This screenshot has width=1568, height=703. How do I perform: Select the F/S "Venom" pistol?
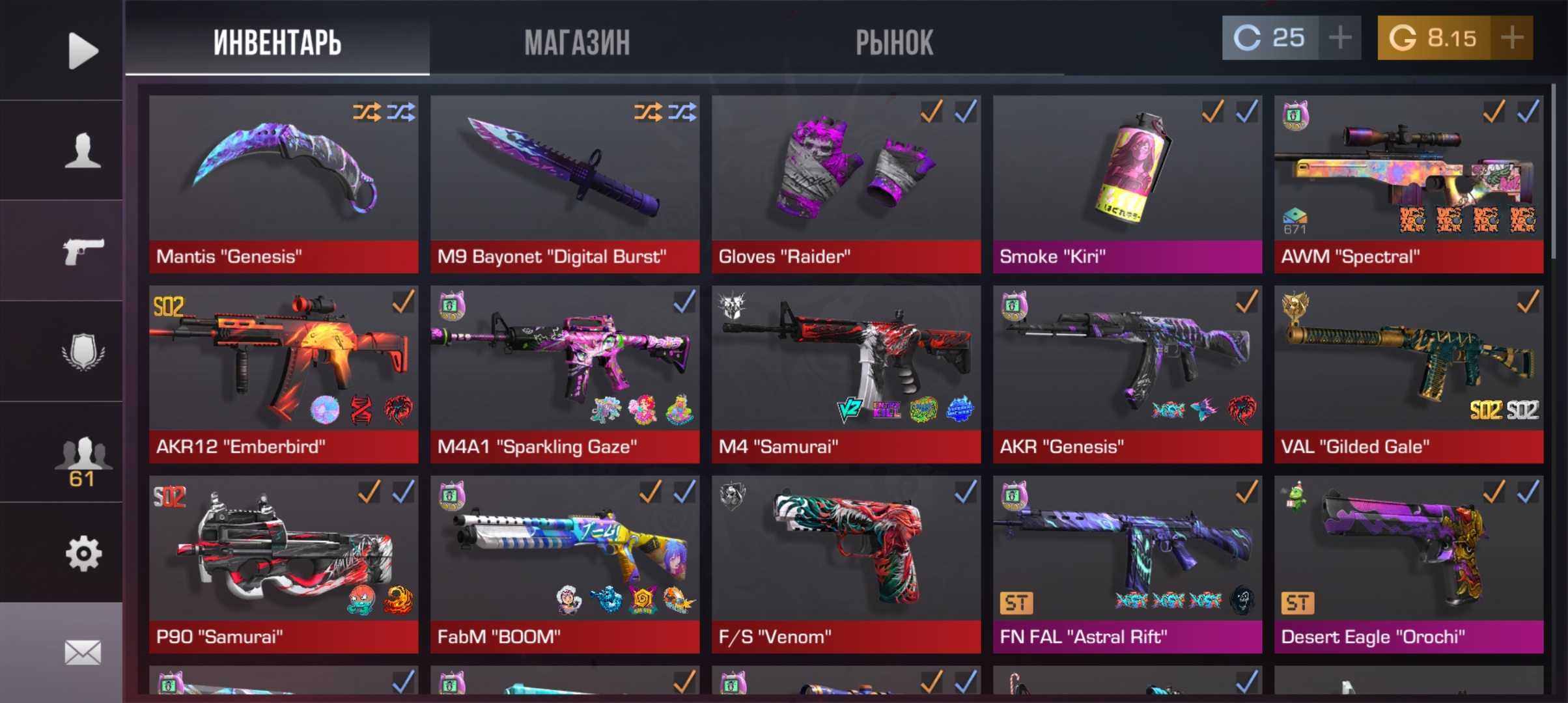click(x=846, y=564)
